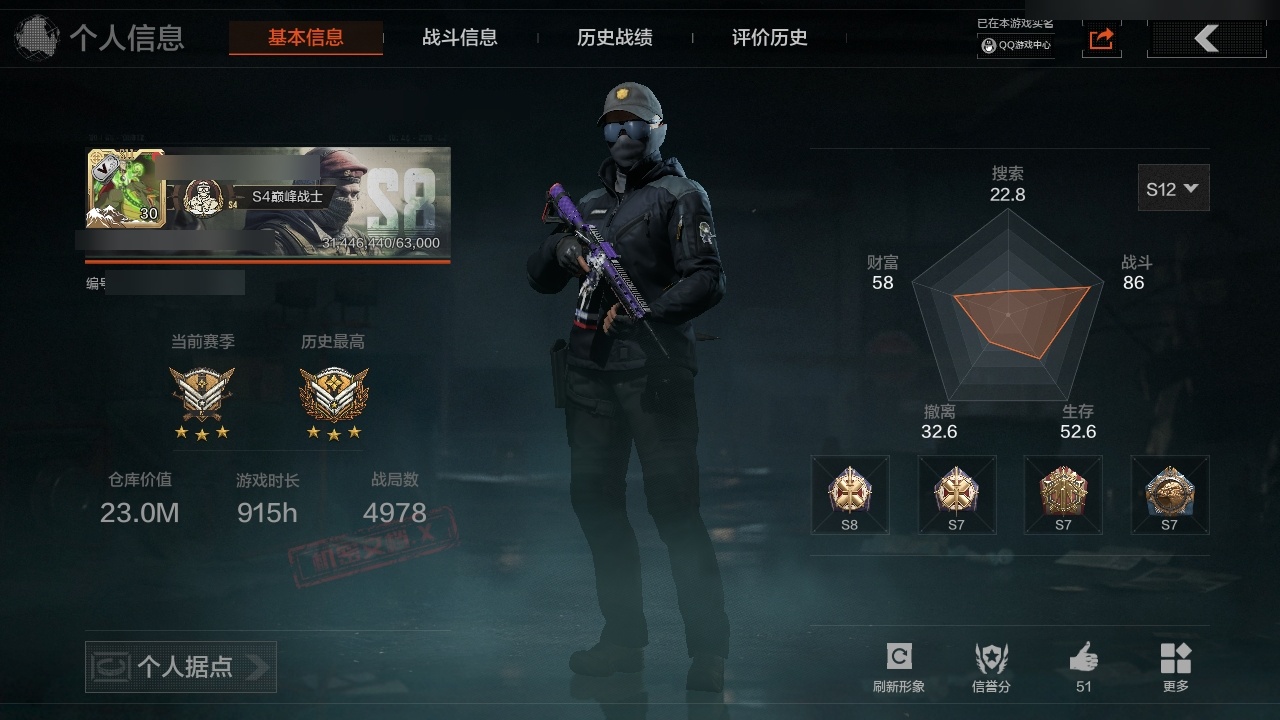Inspect the 历史最高 rank emblem
The width and height of the screenshot is (1280, 720).
pyautogui.click(x=333, y=394)
